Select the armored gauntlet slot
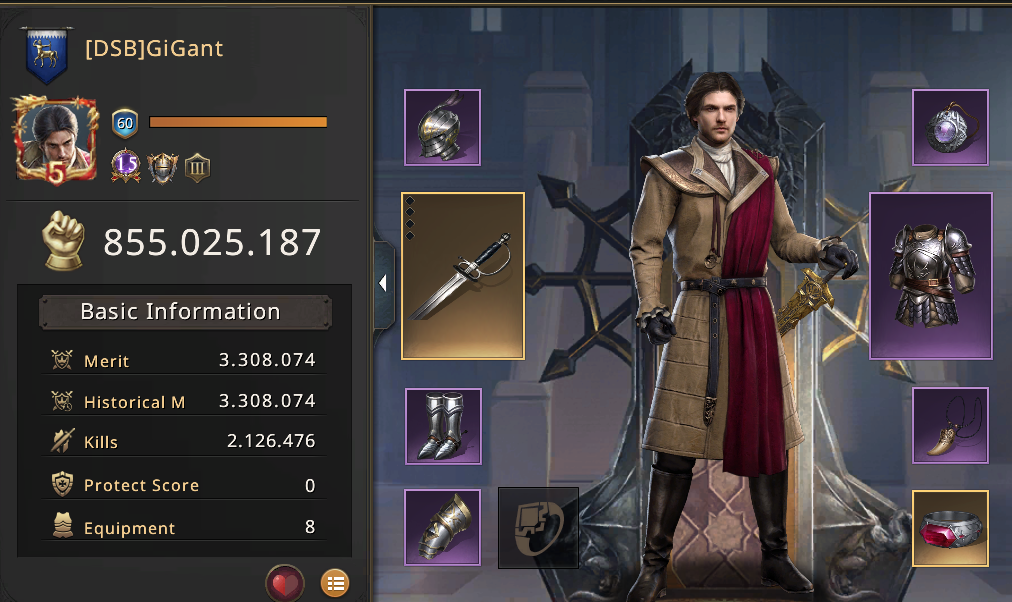This screenshot has width=1012, height=602. [443, 526]
